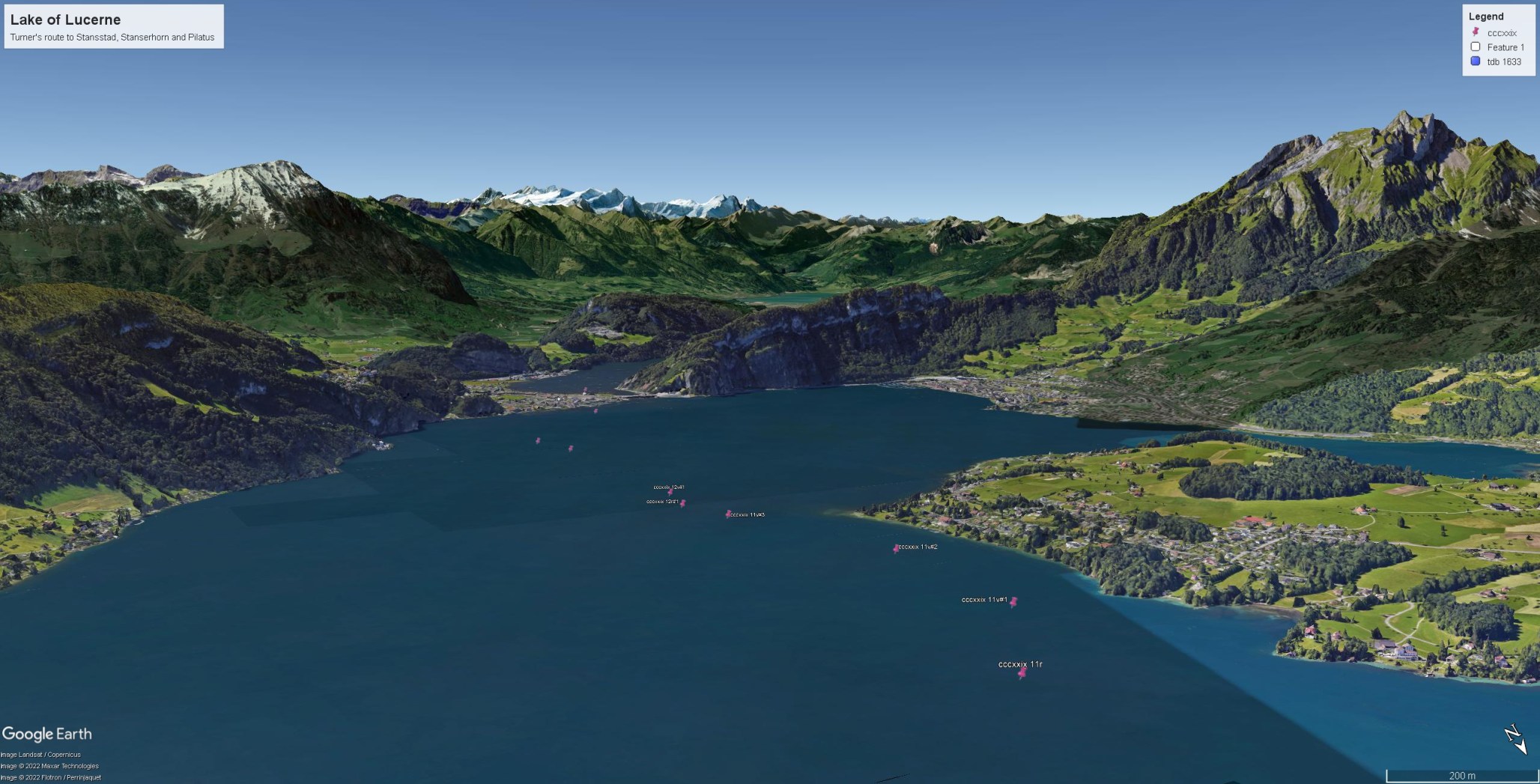Select the cccxxix 12r#1 placemark pin
Viewport: 1540px width, 784px height.
click(x=682, y=502)
